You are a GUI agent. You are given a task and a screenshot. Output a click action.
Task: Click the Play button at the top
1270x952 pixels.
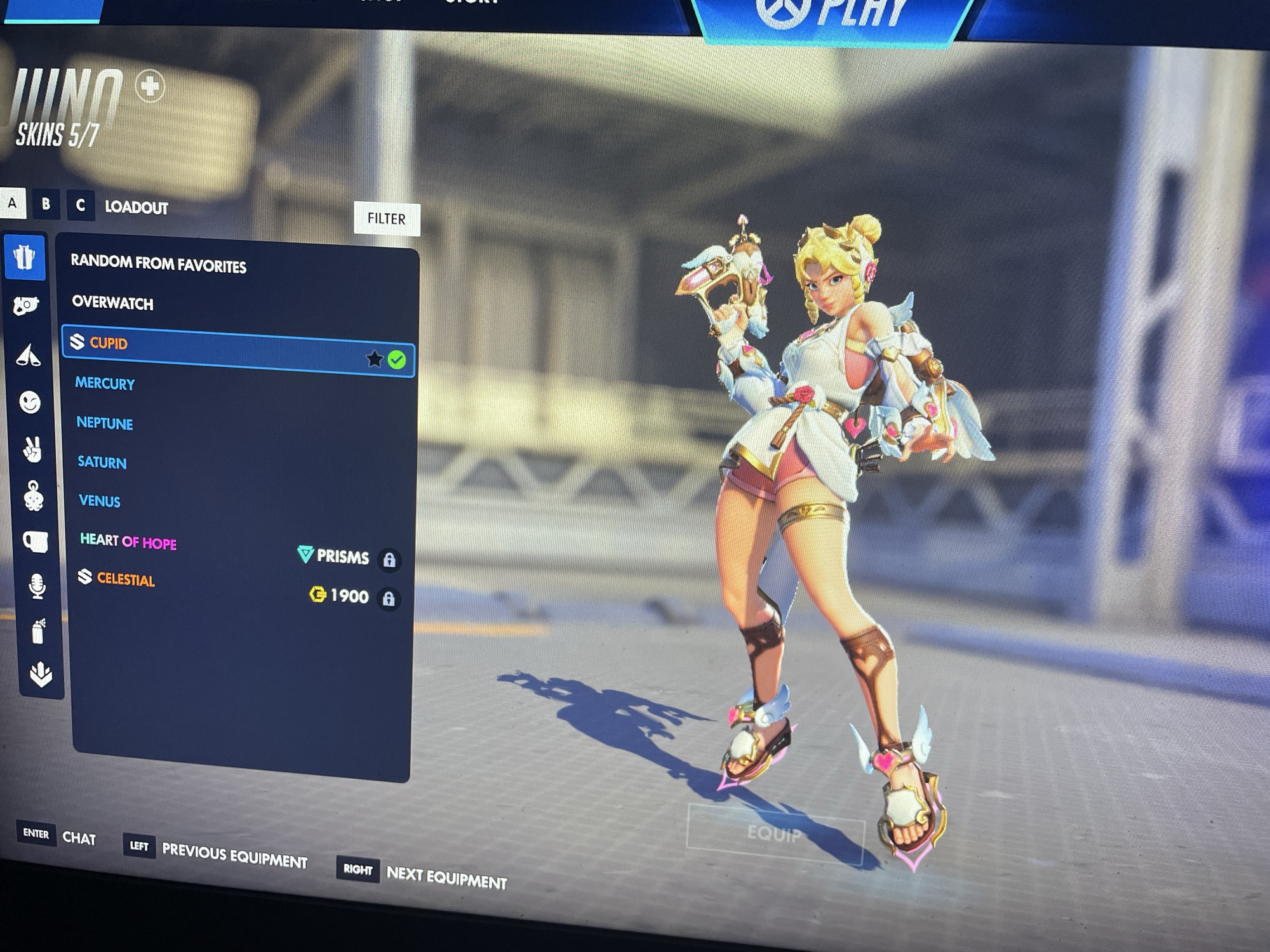[x=832, y=16]
